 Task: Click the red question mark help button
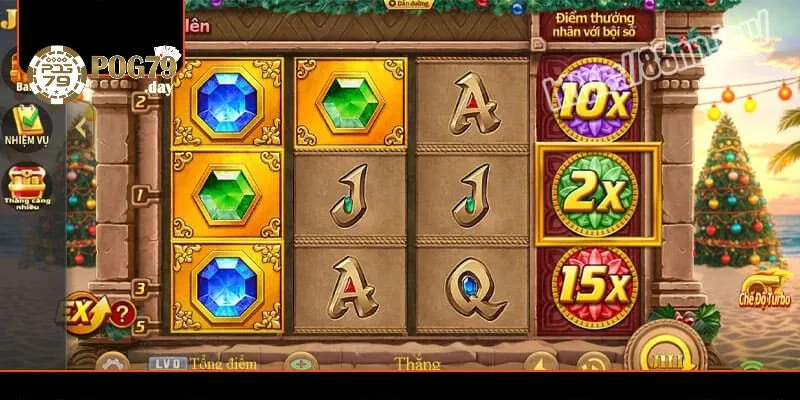click(x=122, y=313)
